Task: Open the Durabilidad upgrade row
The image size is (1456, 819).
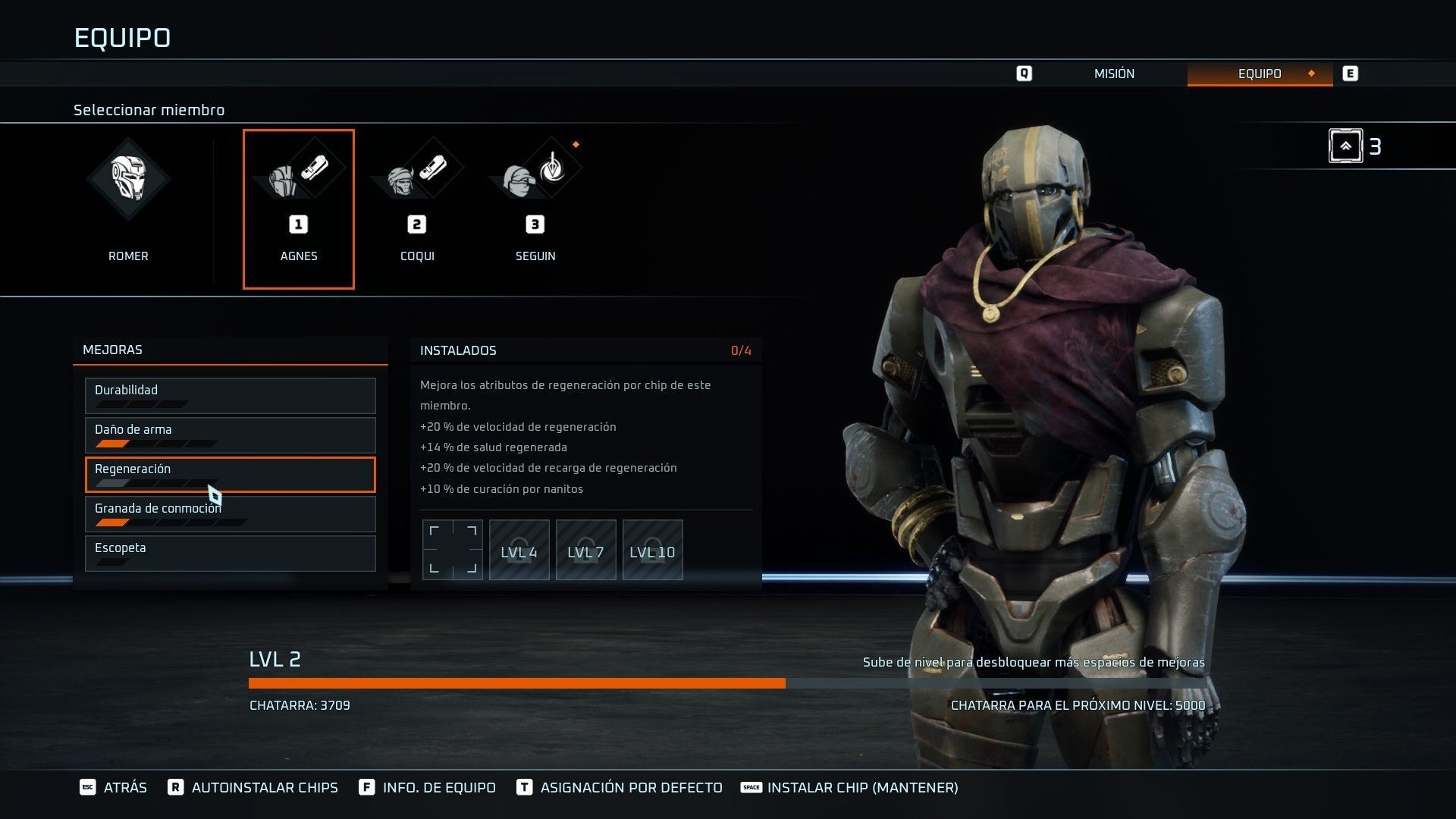Action: tap(230, 395)
